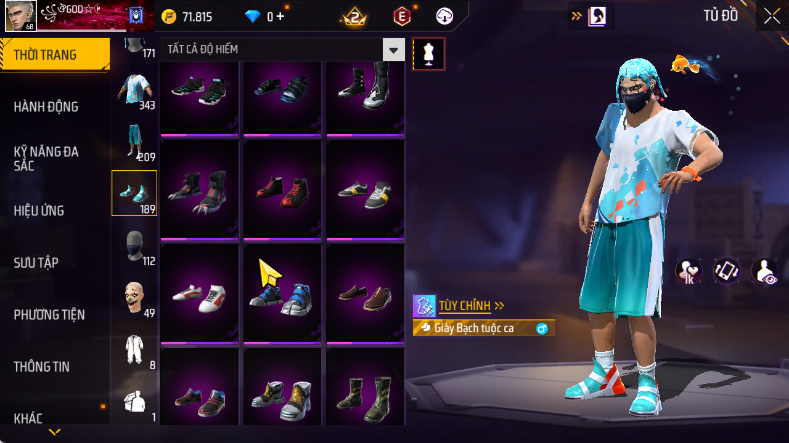Toggle the mannequin preview icon
Image resolution: width=789 pixels, height=443 pixels.
pos(428,52)
